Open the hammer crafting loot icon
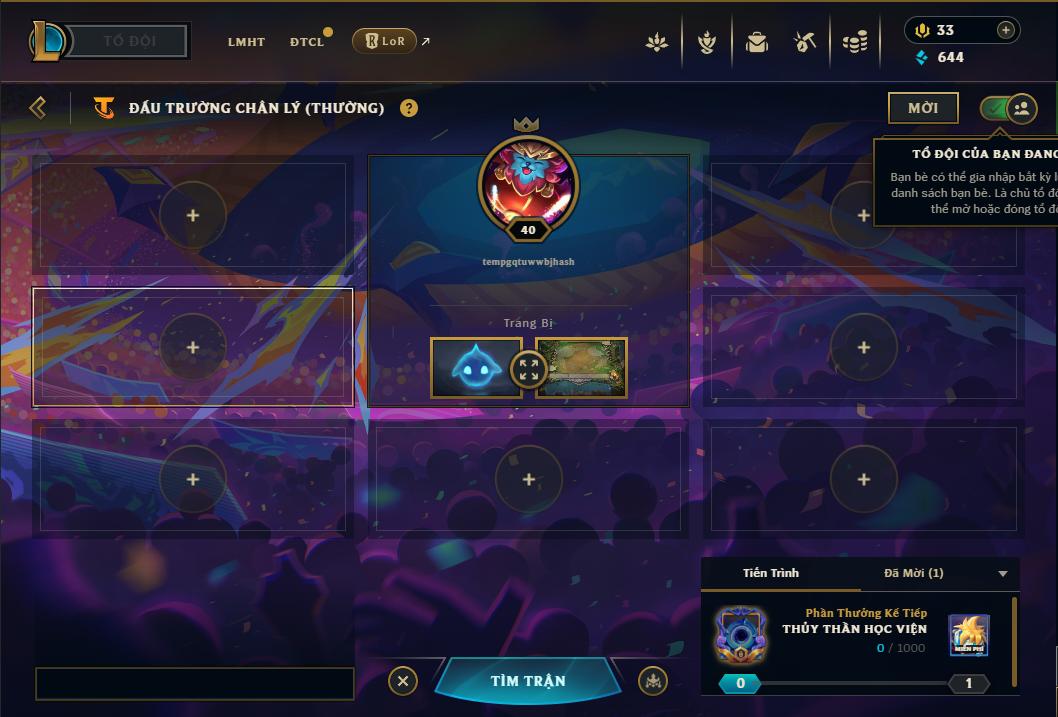Image resolution: width=1058 pixels, height=717 pixels. 805,42
